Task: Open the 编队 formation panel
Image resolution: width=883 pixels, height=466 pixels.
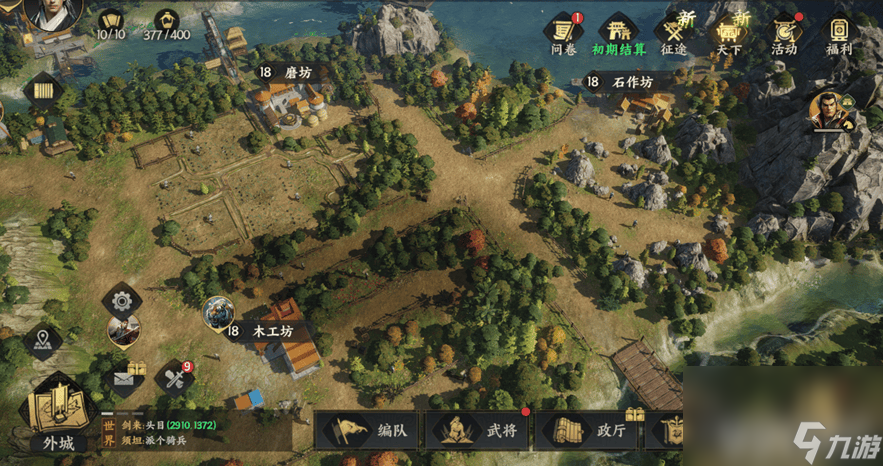Action: click(368, 431)
